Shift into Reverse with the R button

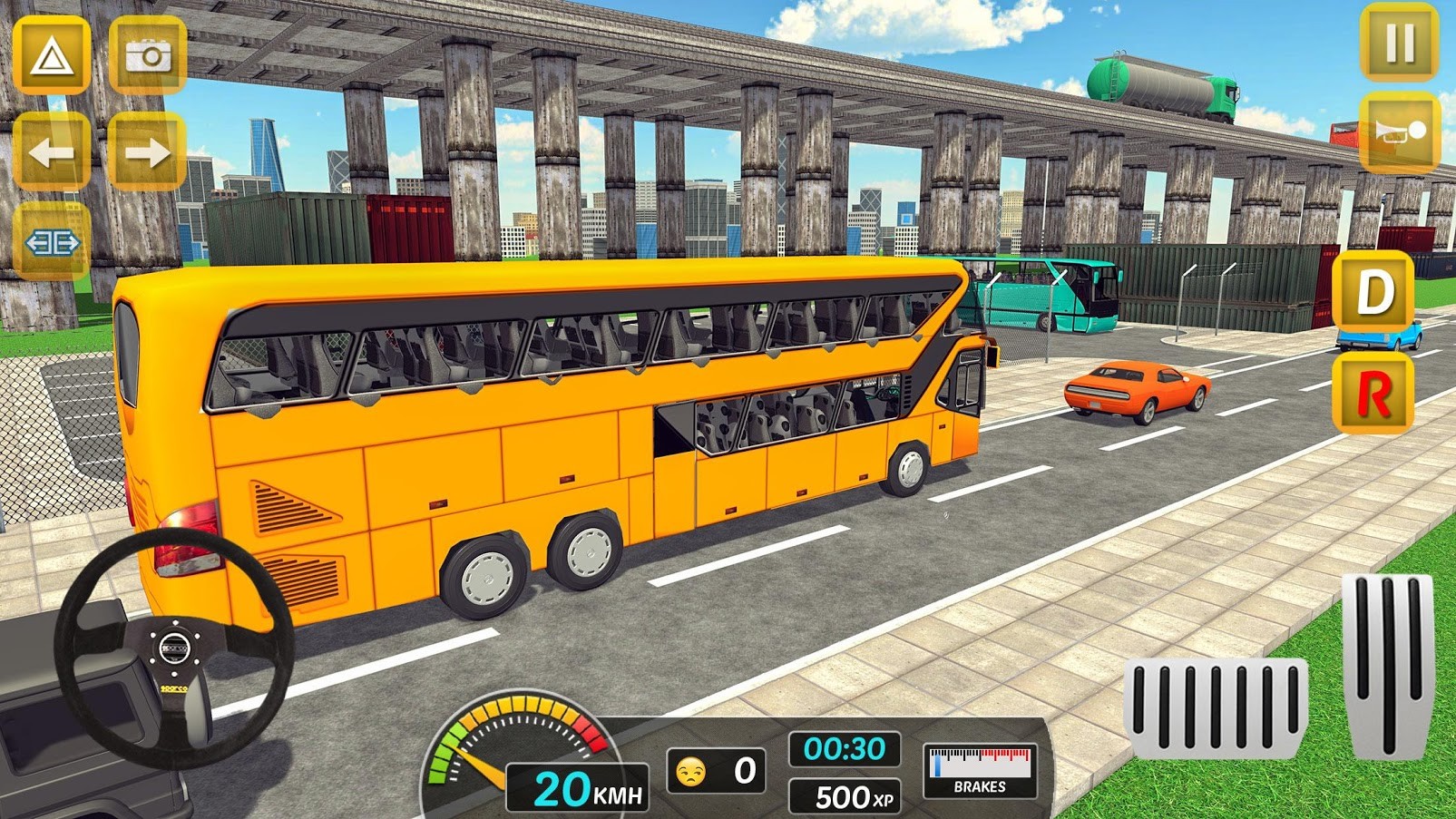click(x=1373, y=394)
